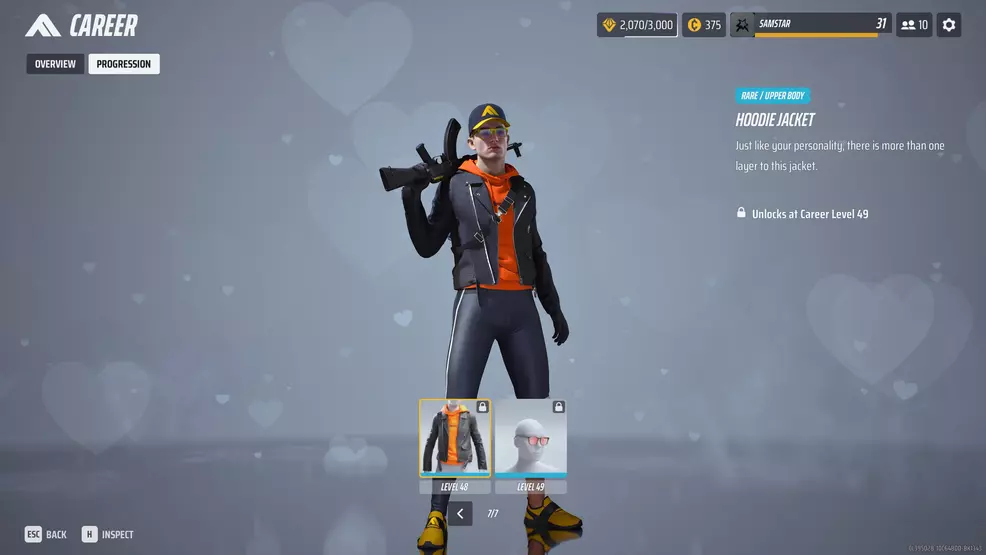Open the 2,070/3,000 gem currency panel
Viewport: 986px width, 555px height.
click(x=637, y=25)
